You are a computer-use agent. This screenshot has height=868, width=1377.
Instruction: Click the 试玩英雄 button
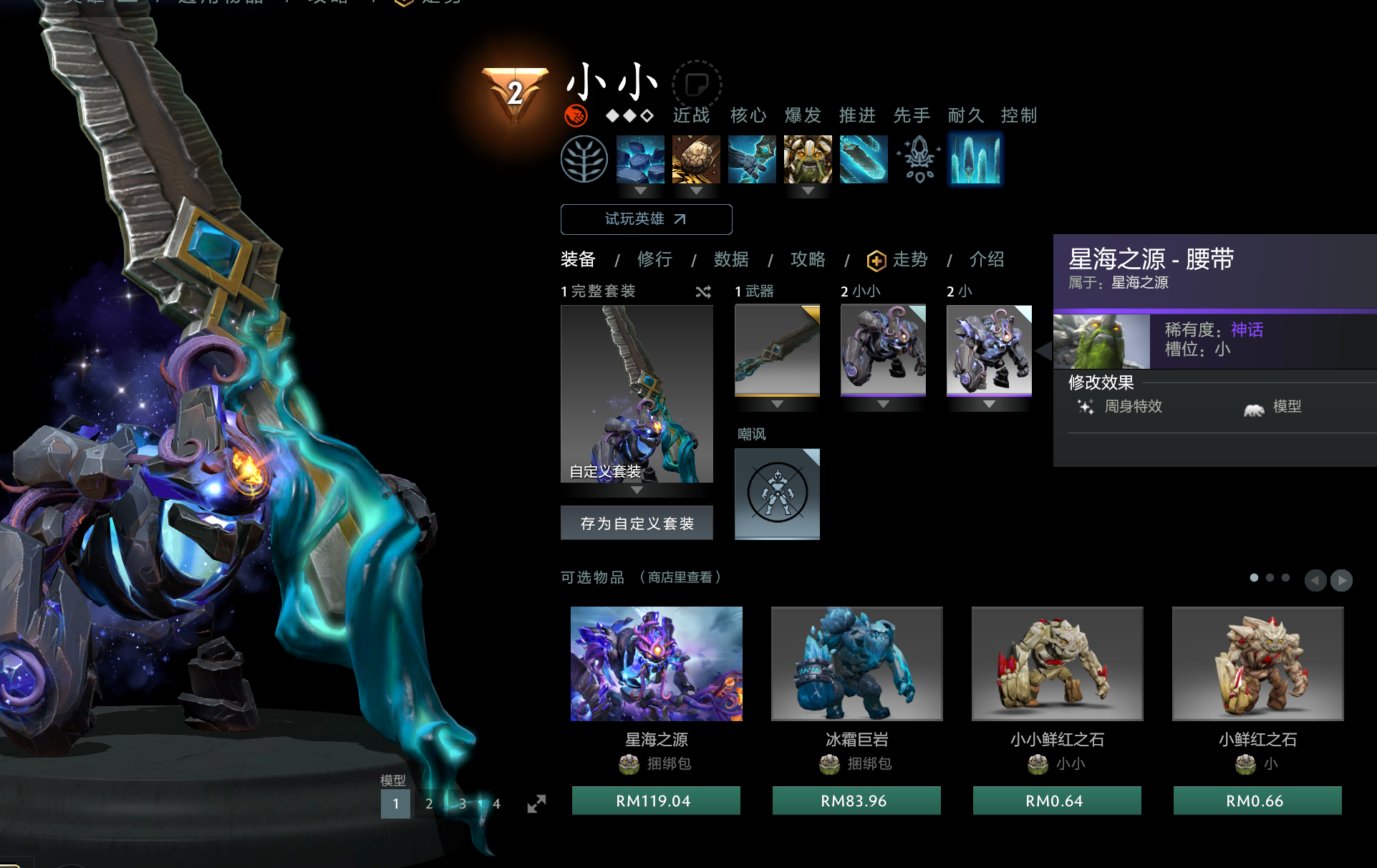pos(645,219)
